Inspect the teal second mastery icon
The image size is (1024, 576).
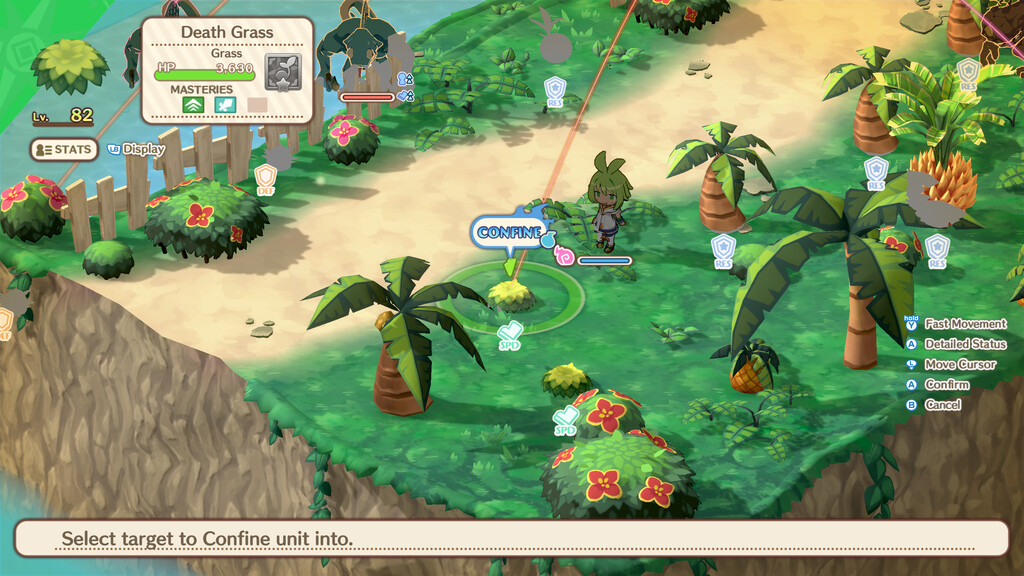point(225,104)
